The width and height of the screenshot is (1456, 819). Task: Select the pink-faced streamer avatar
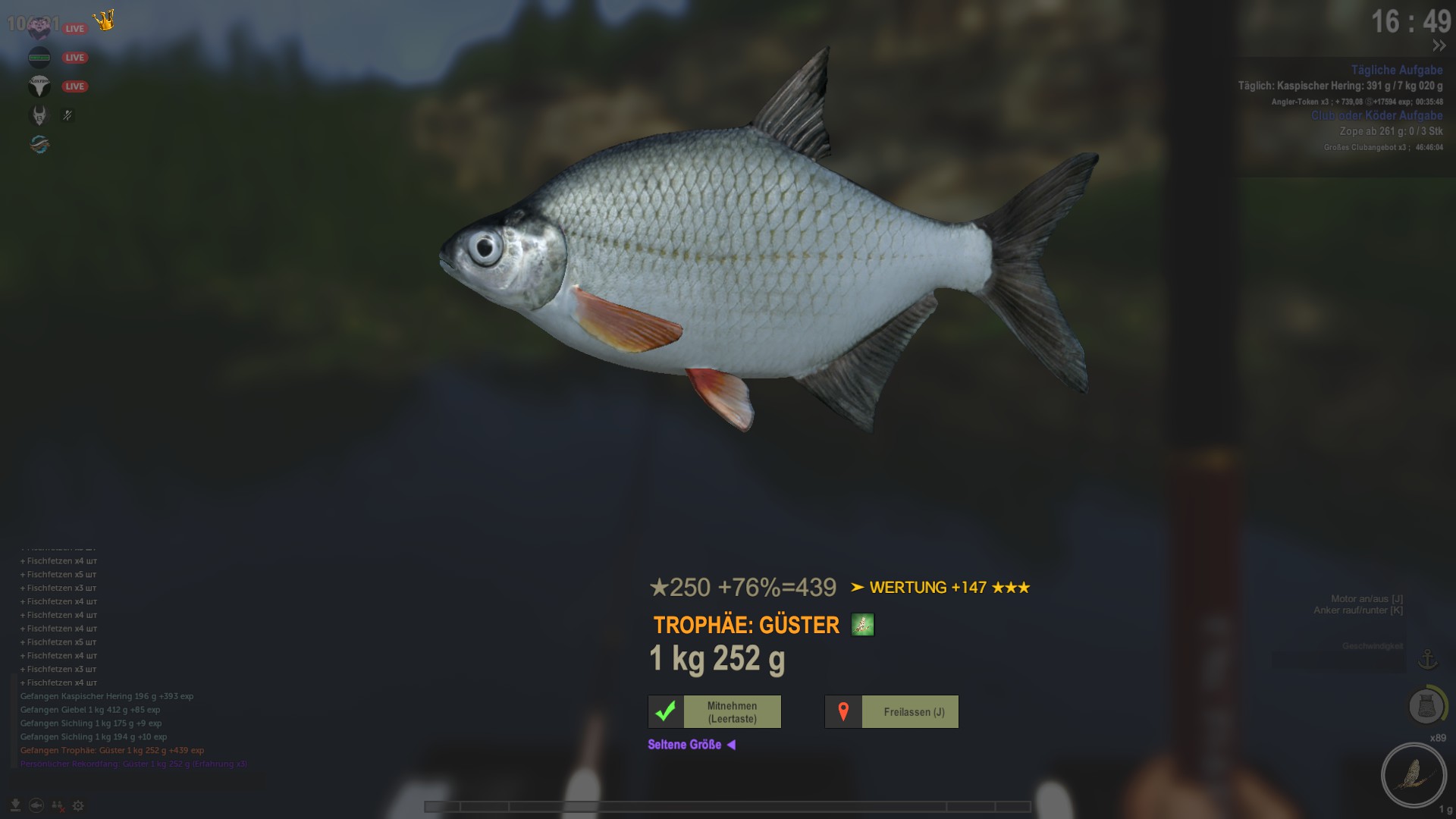tap(39, 29)
